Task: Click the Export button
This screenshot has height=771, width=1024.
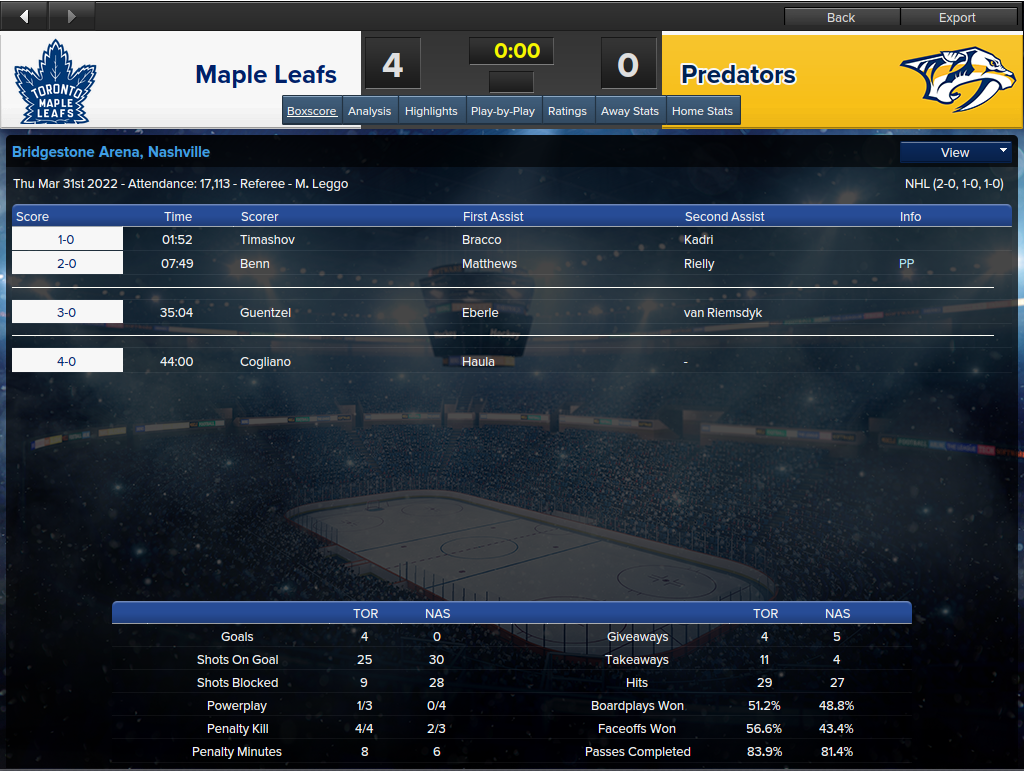Action: point(957,17)
